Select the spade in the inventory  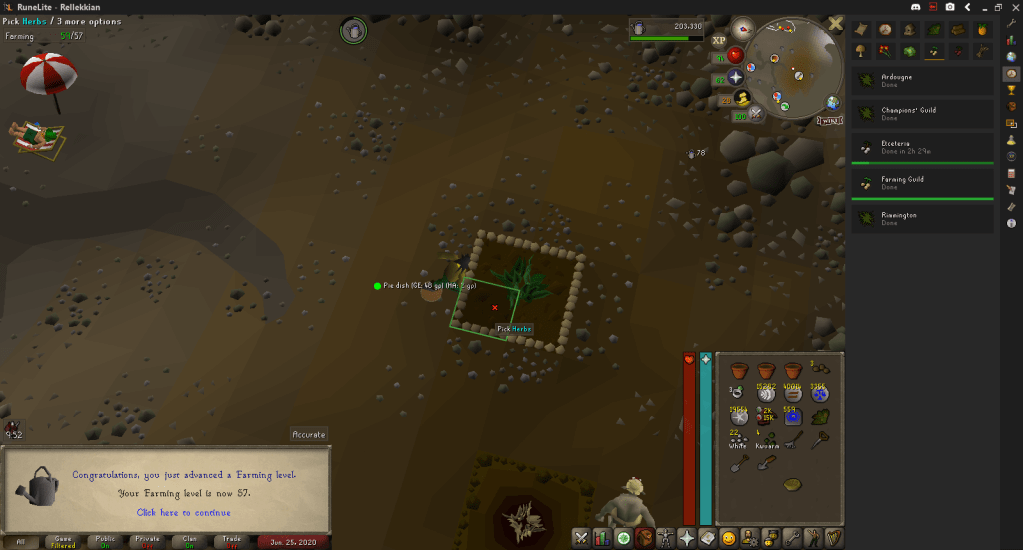pyautogui.click(x=739, y=464)
